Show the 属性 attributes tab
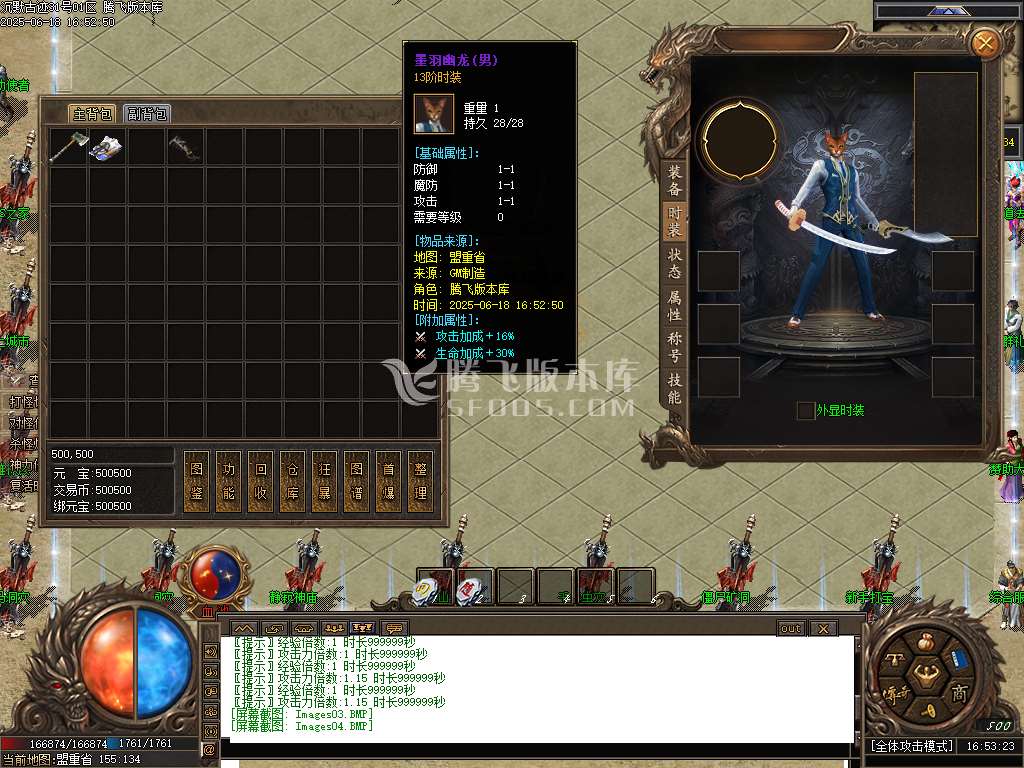The height and width of the screenshot is (768, 1024). [x=675, y=305]
